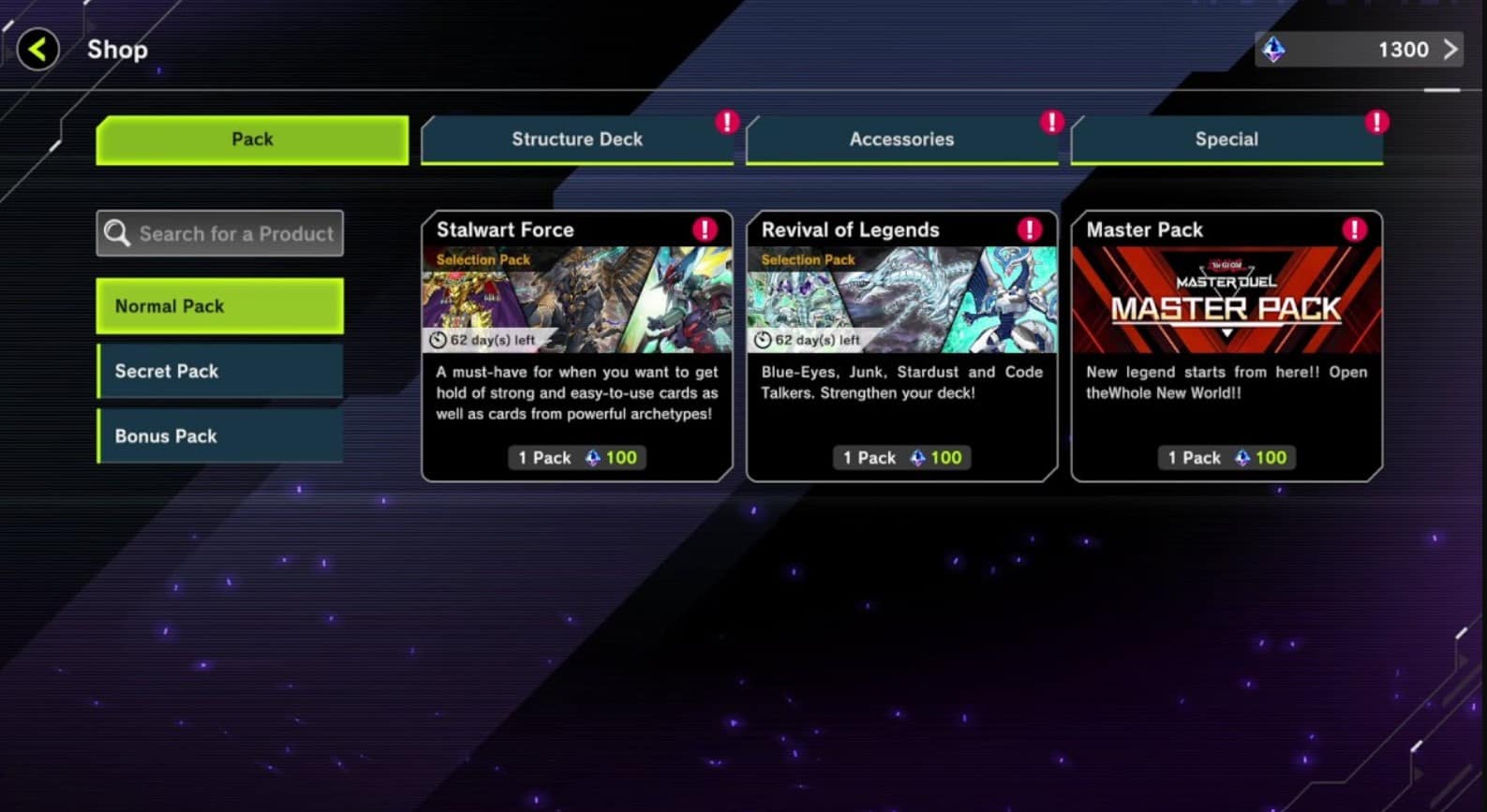
Task: Click the Accessories tab alert marker
Action: pyautogui.click(x=1050, y=122)
